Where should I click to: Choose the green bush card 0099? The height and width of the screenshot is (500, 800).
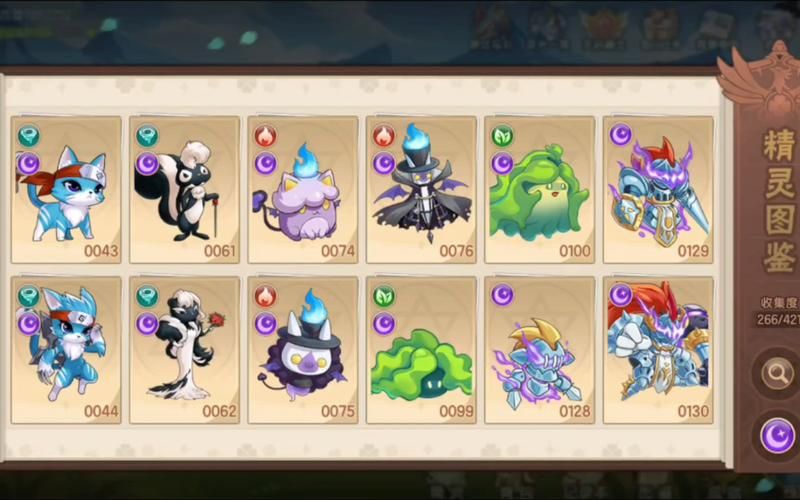tap(421, 350)
